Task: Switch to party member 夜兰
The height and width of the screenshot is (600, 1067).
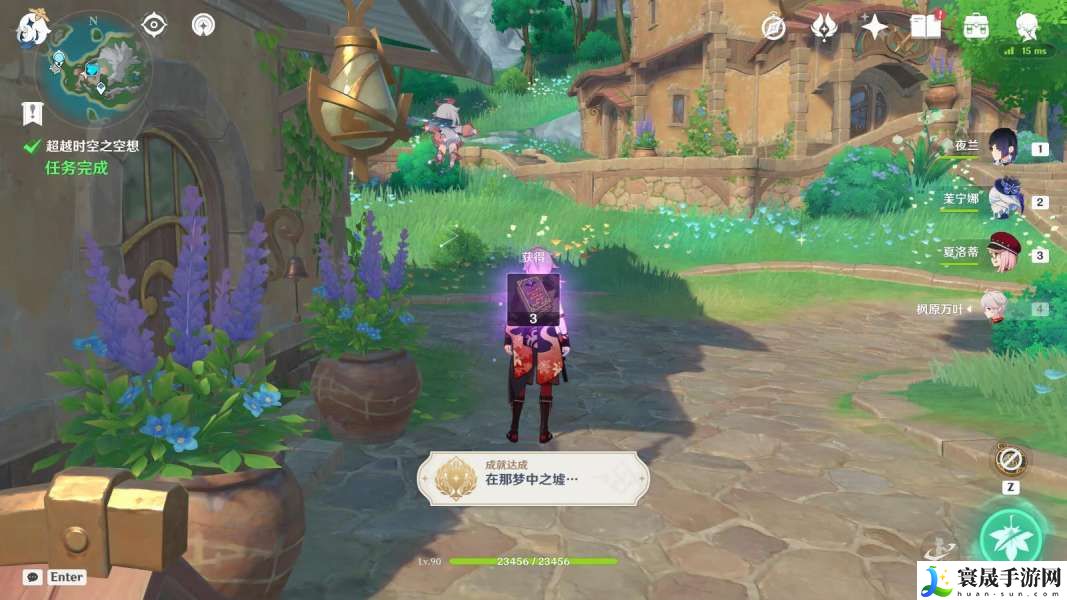Action: 1002,146
